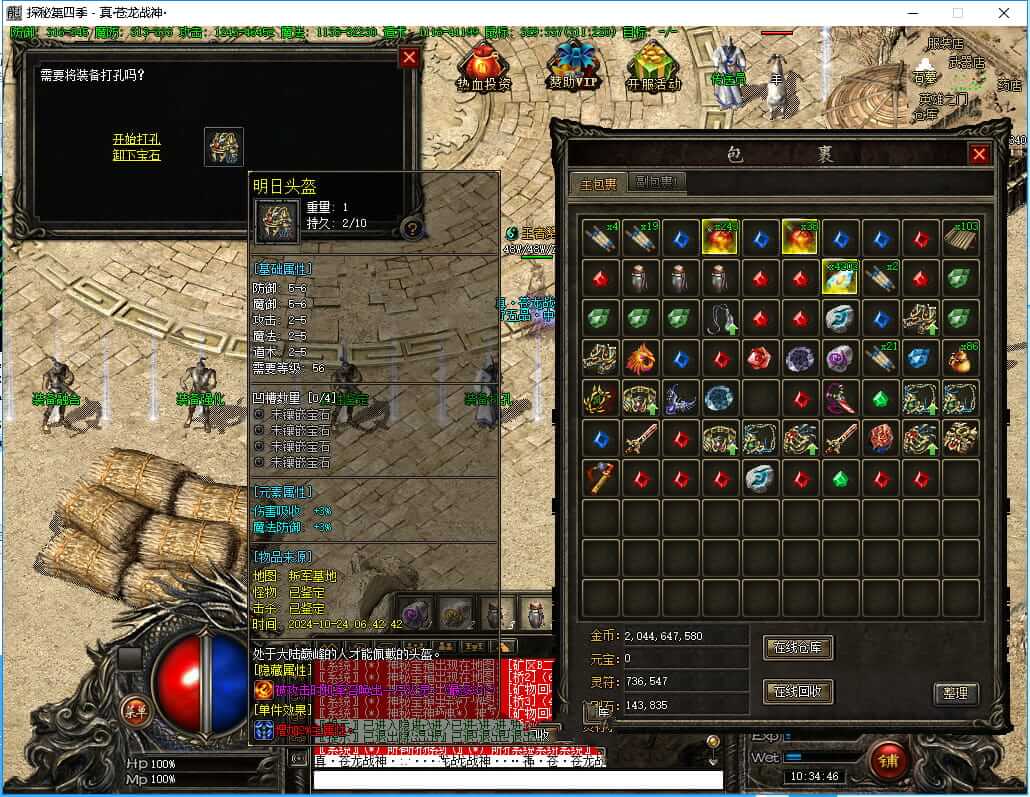Close the 包裹 inventory window
1030x797 pixels.
pos(979,154)
